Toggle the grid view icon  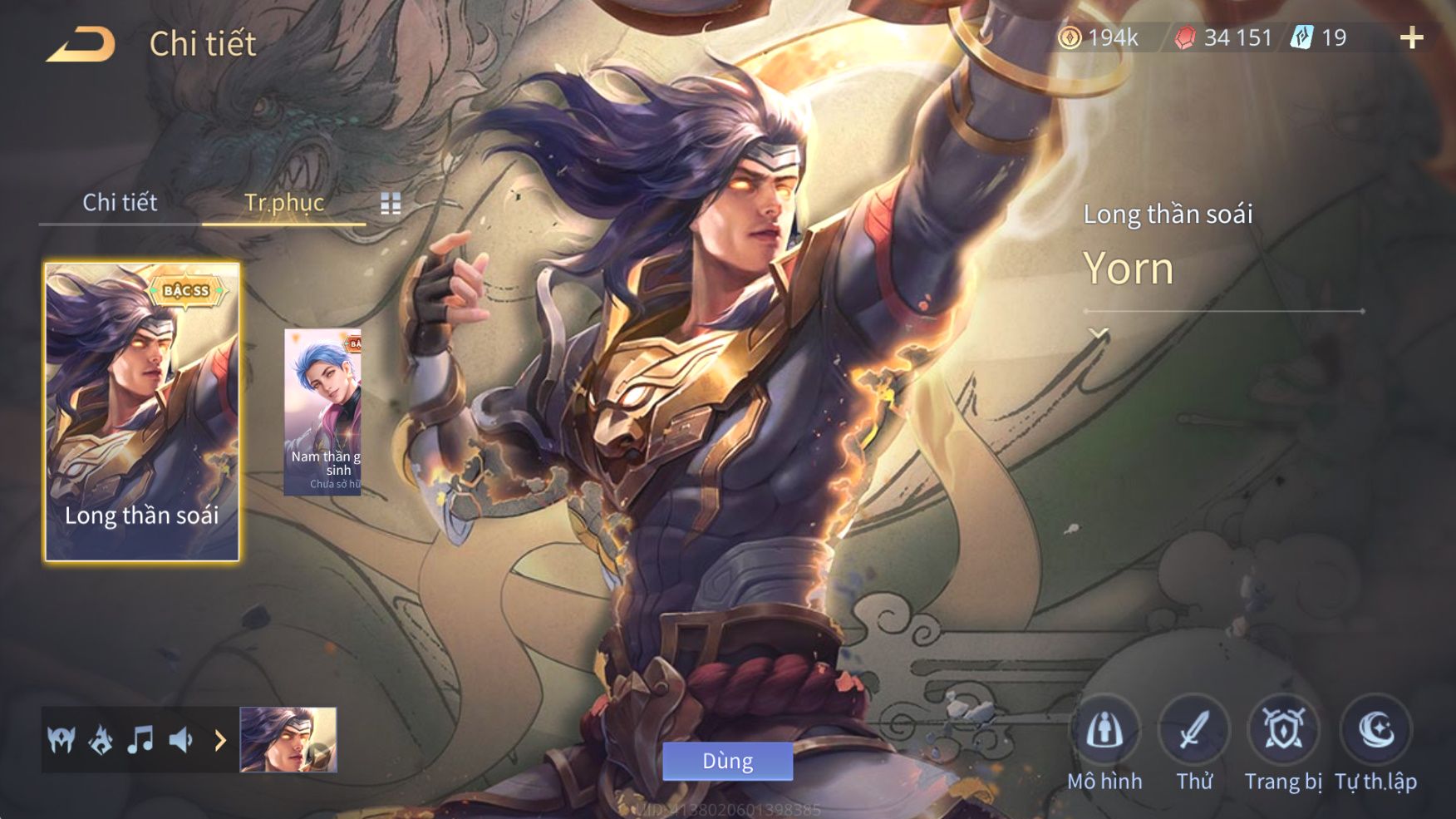(391, 203)
